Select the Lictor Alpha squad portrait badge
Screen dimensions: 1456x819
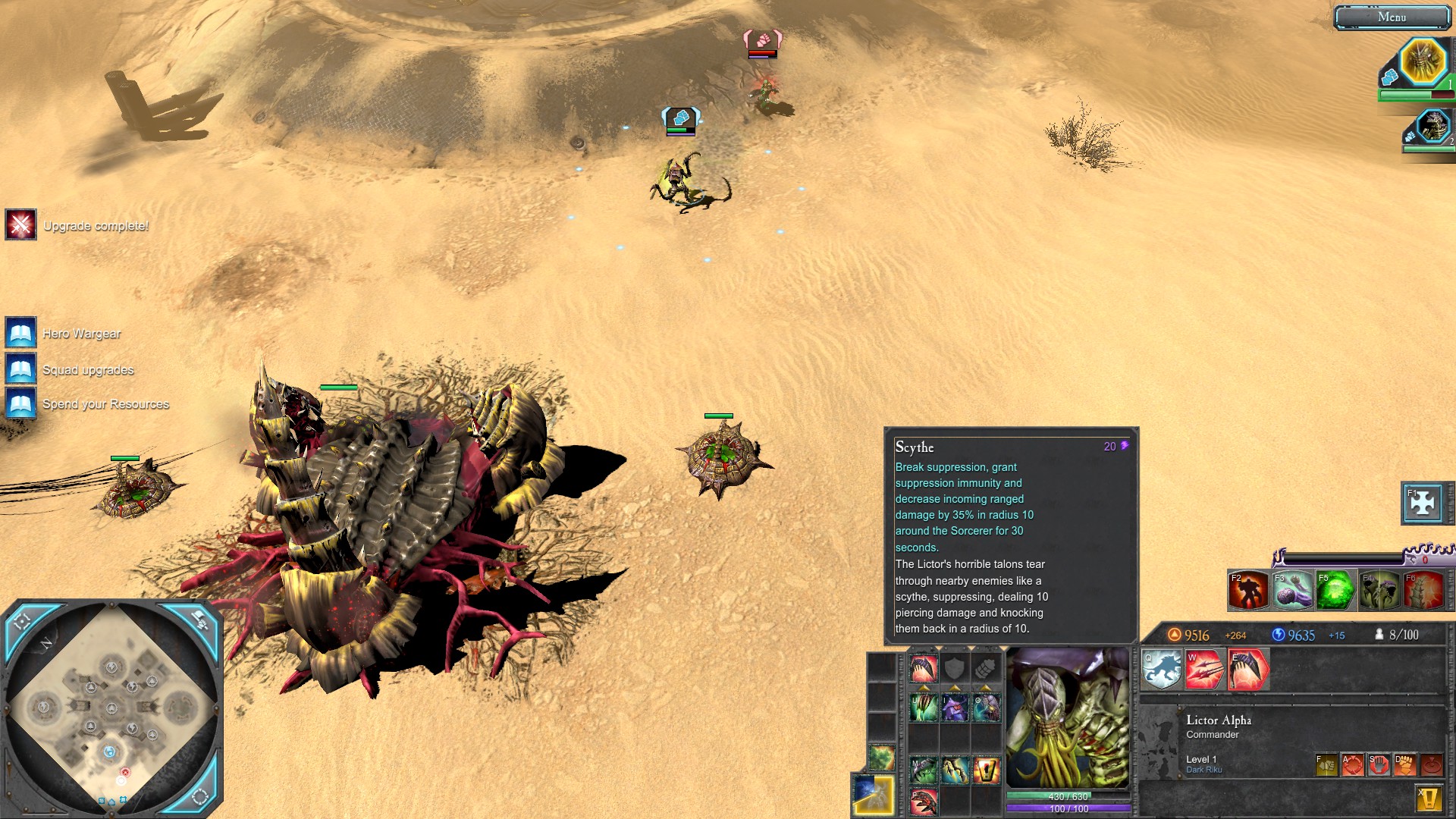tap(1423, 61)
